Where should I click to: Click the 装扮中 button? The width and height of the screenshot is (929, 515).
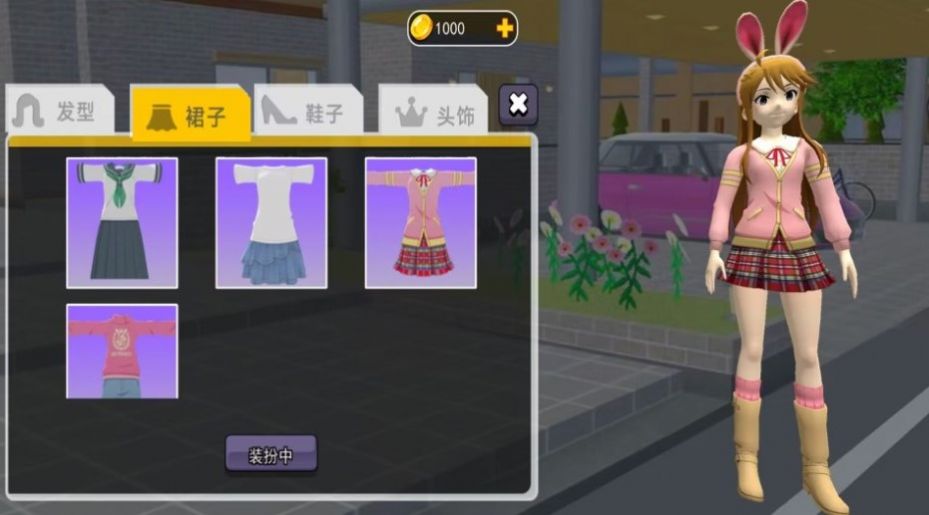tap(271, 455)
